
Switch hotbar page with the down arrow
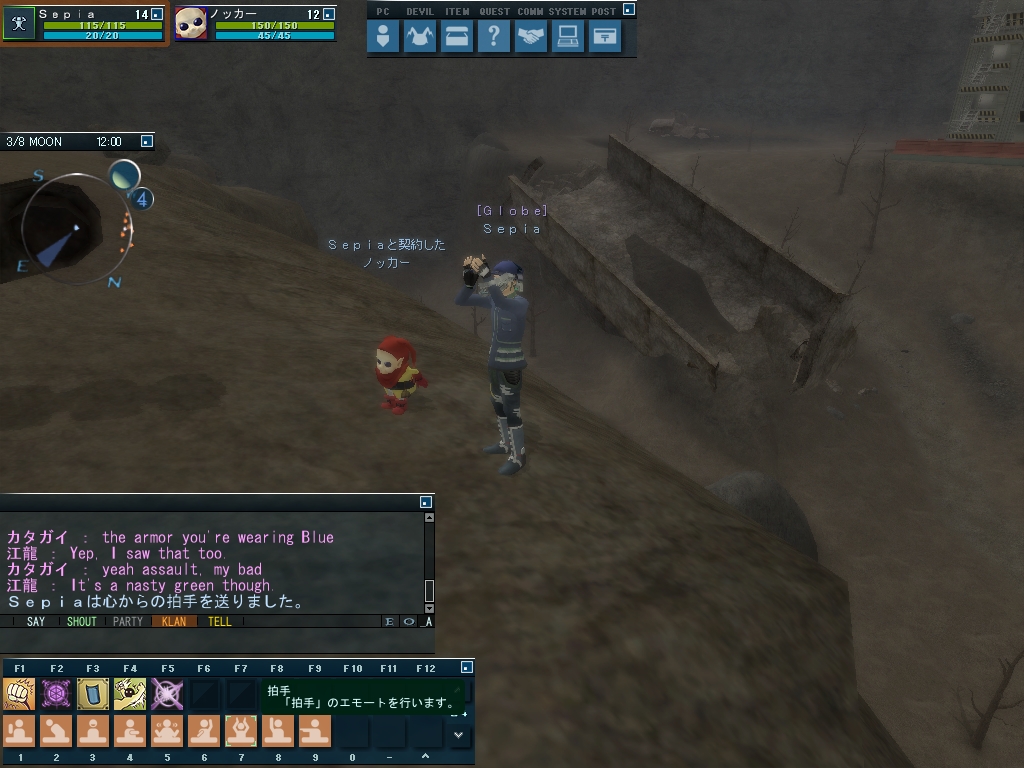(x=459, y=734)
